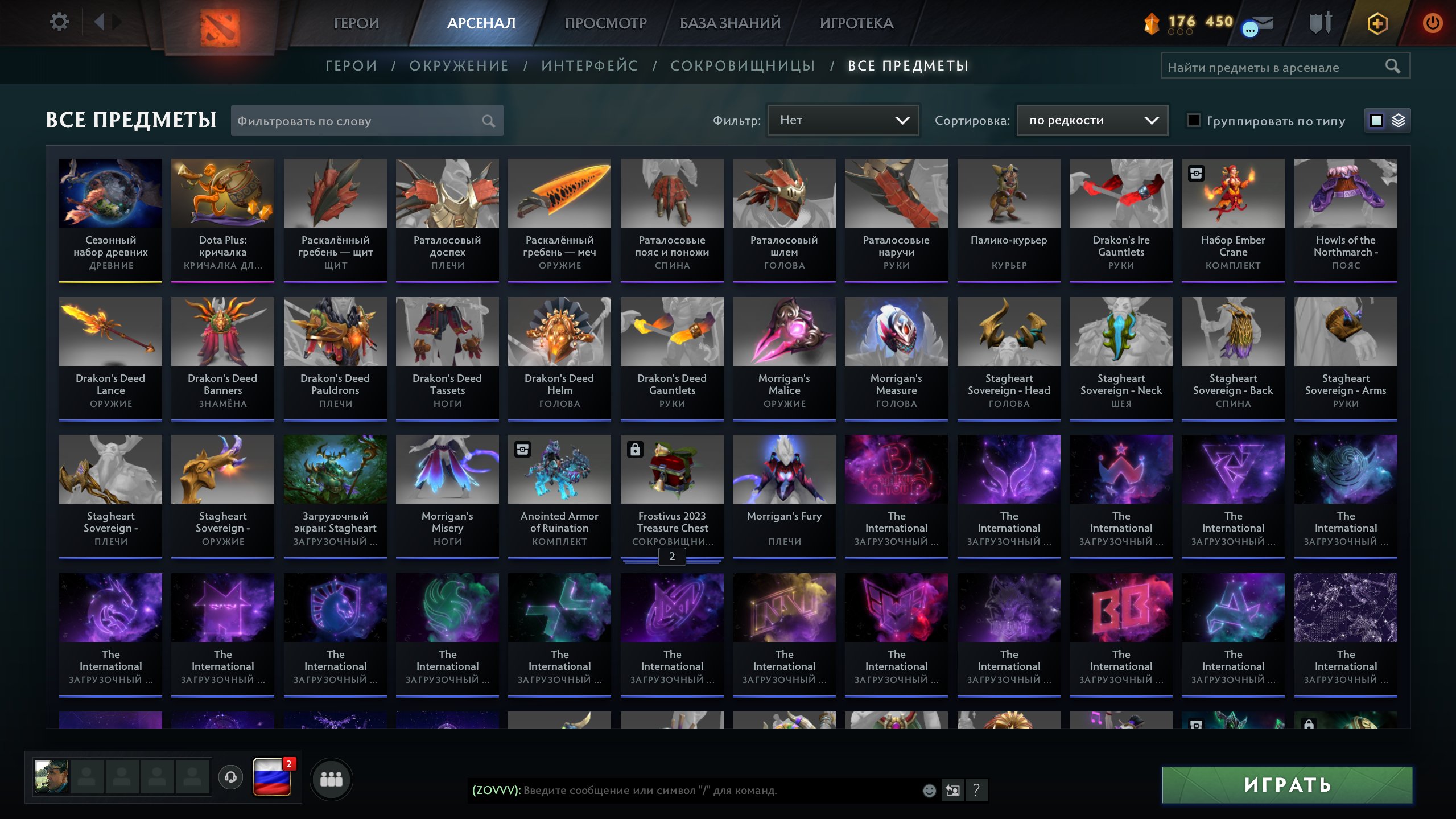Image resolution: width=1456 pixels, height=819 pixels.
Task: Open the armory shield and sword icon
Action: [1320, 23]
